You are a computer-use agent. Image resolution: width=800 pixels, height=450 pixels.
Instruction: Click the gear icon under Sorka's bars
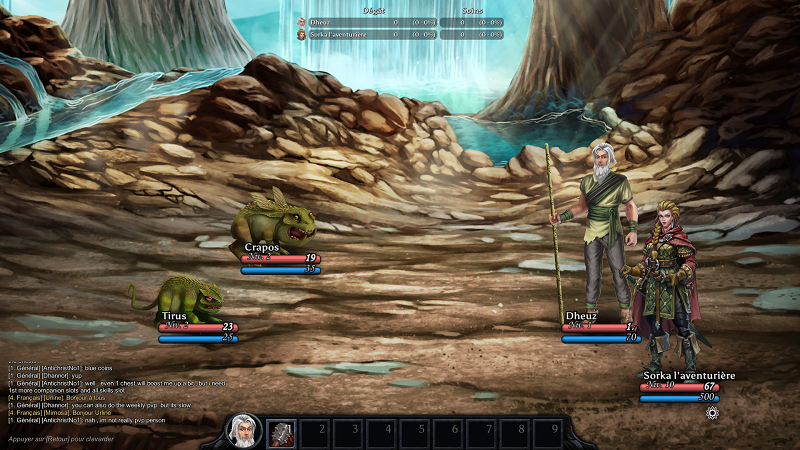point(712,413)
